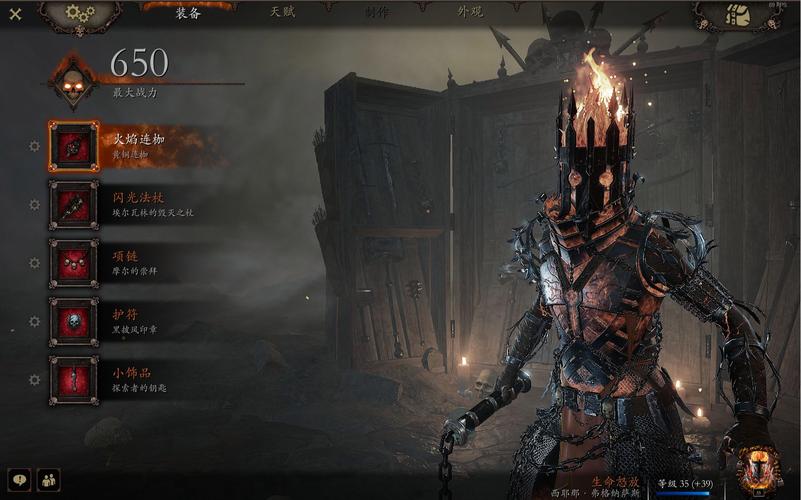801x500 pixels.
Task: Choose the 闪光法杖 staff slot
Action: pyautogui.click(x=74, y=204)
